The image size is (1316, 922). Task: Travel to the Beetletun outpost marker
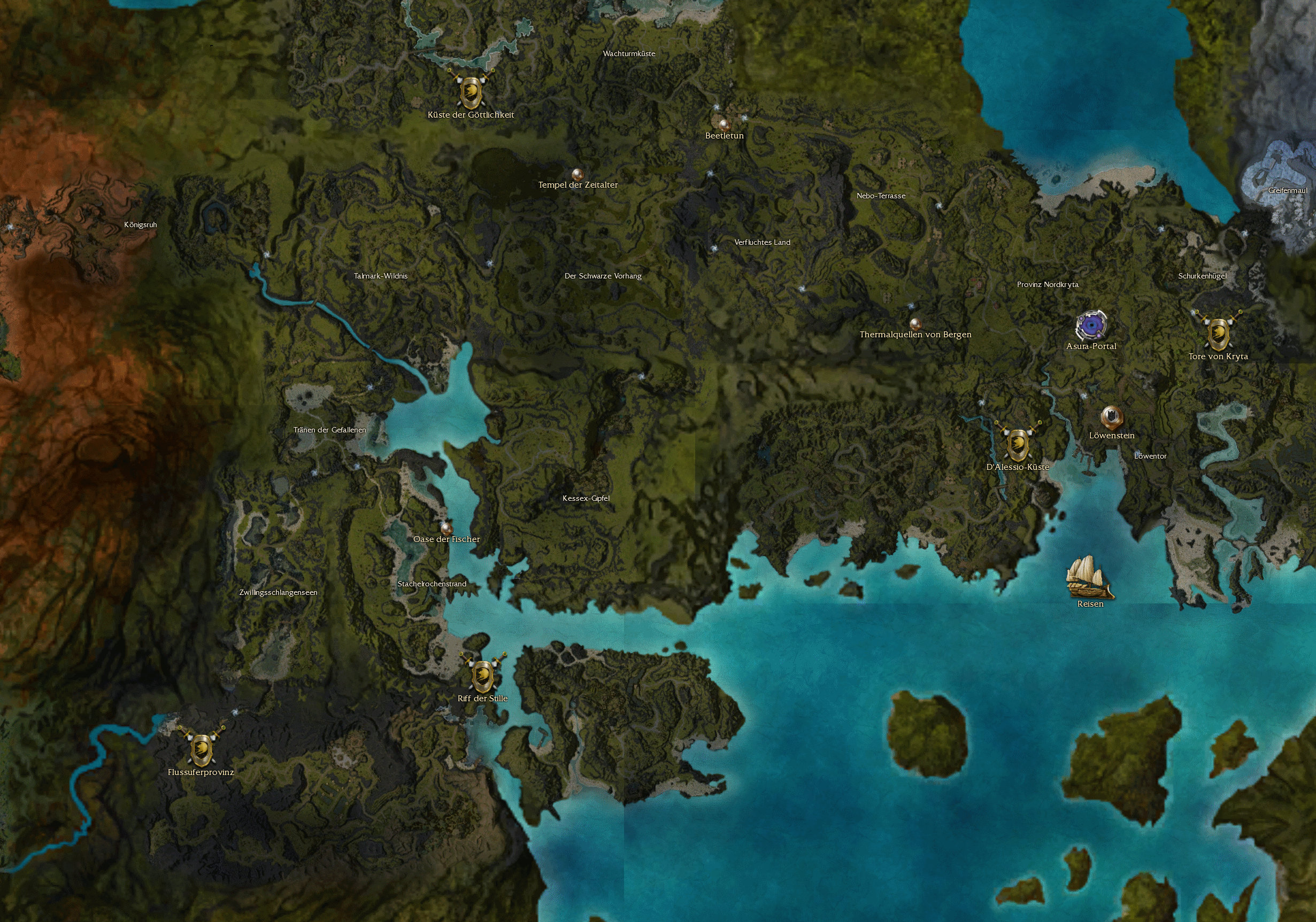(x=723, y=123)
